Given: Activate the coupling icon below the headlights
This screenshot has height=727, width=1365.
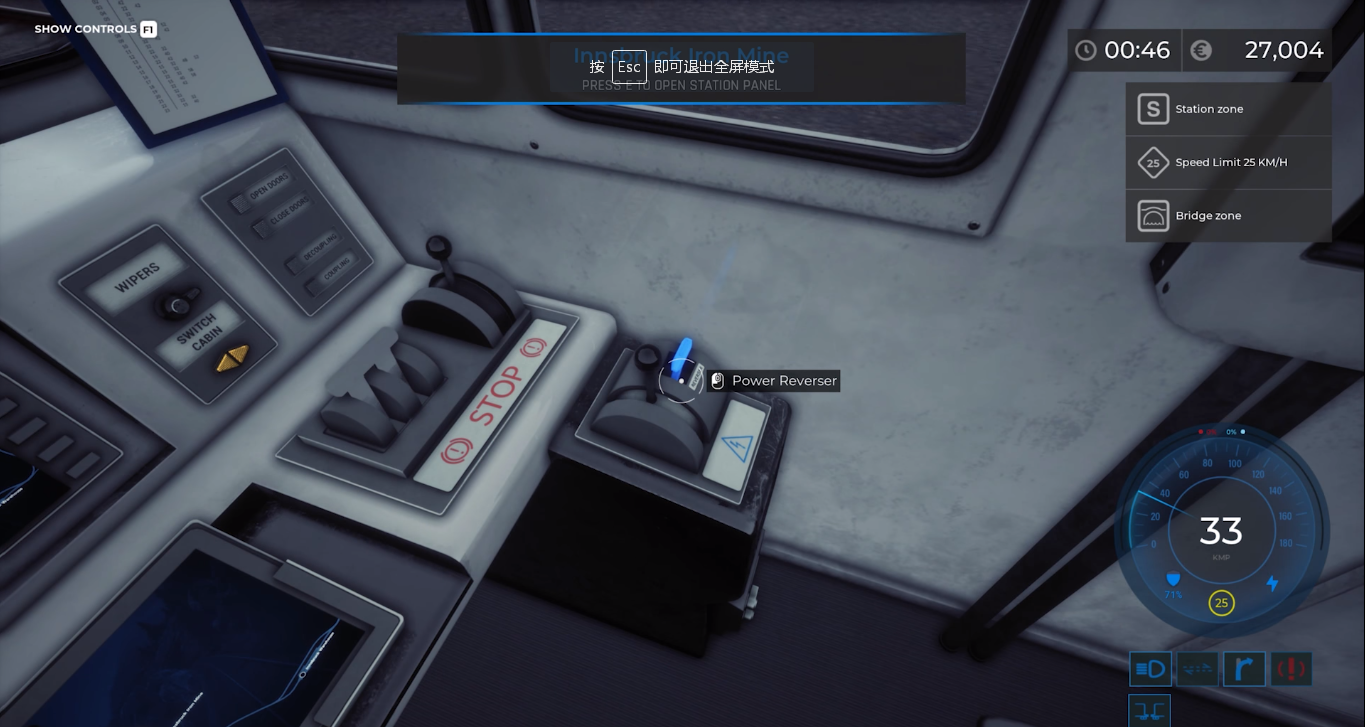Looking at the screenshot, I should click(1150, 711).
